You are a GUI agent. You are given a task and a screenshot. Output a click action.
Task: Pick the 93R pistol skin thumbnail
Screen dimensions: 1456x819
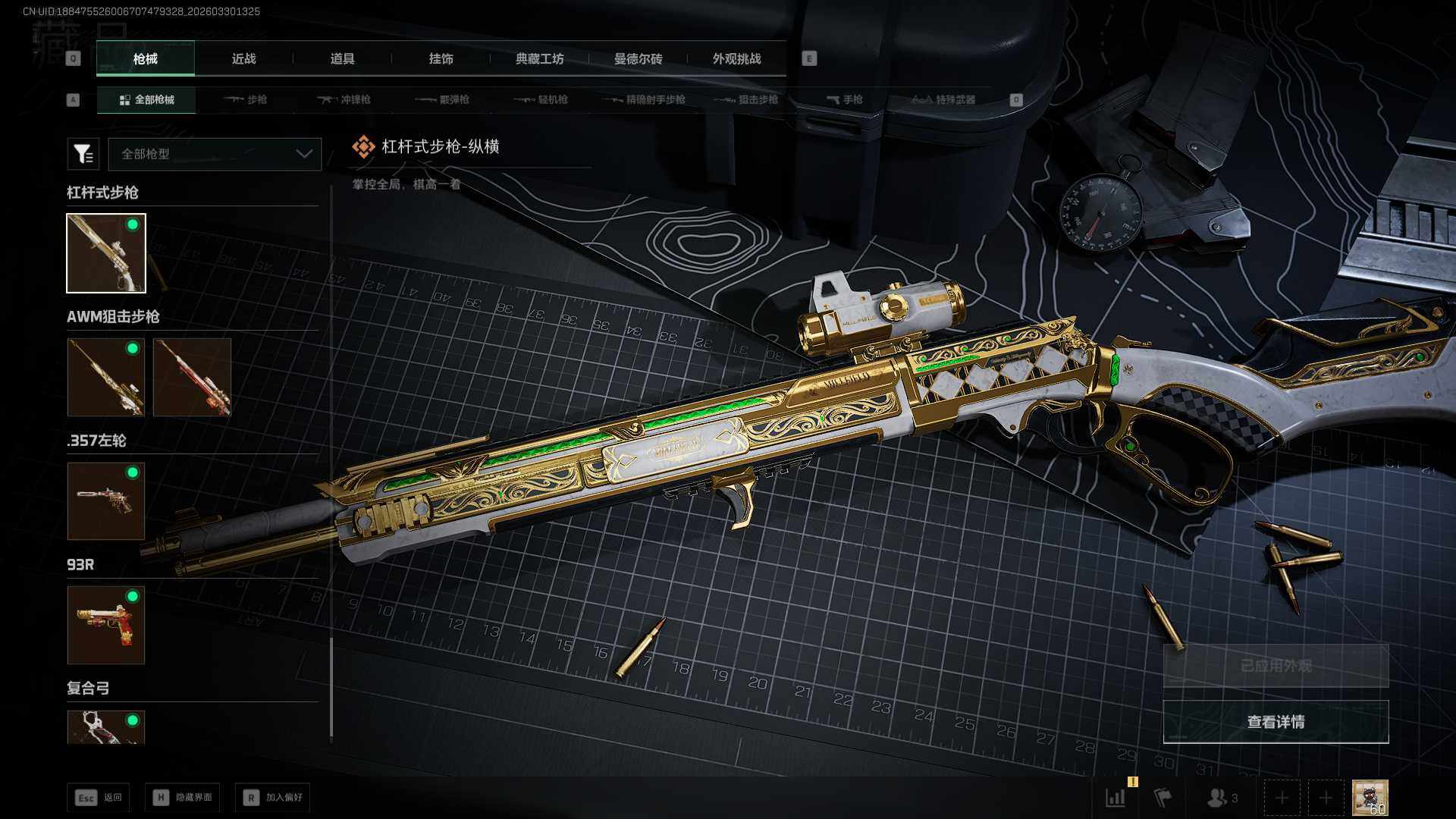(106, 625)
